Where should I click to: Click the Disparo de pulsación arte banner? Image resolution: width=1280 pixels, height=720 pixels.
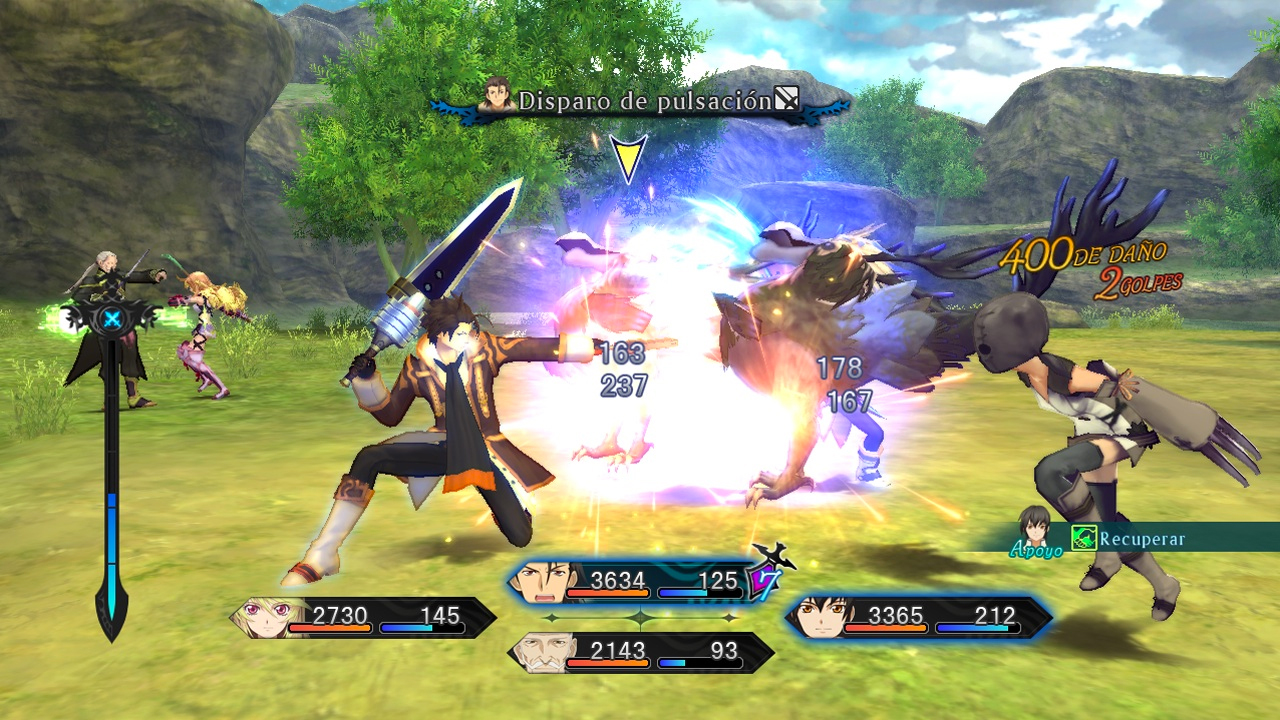click(640, 101)
